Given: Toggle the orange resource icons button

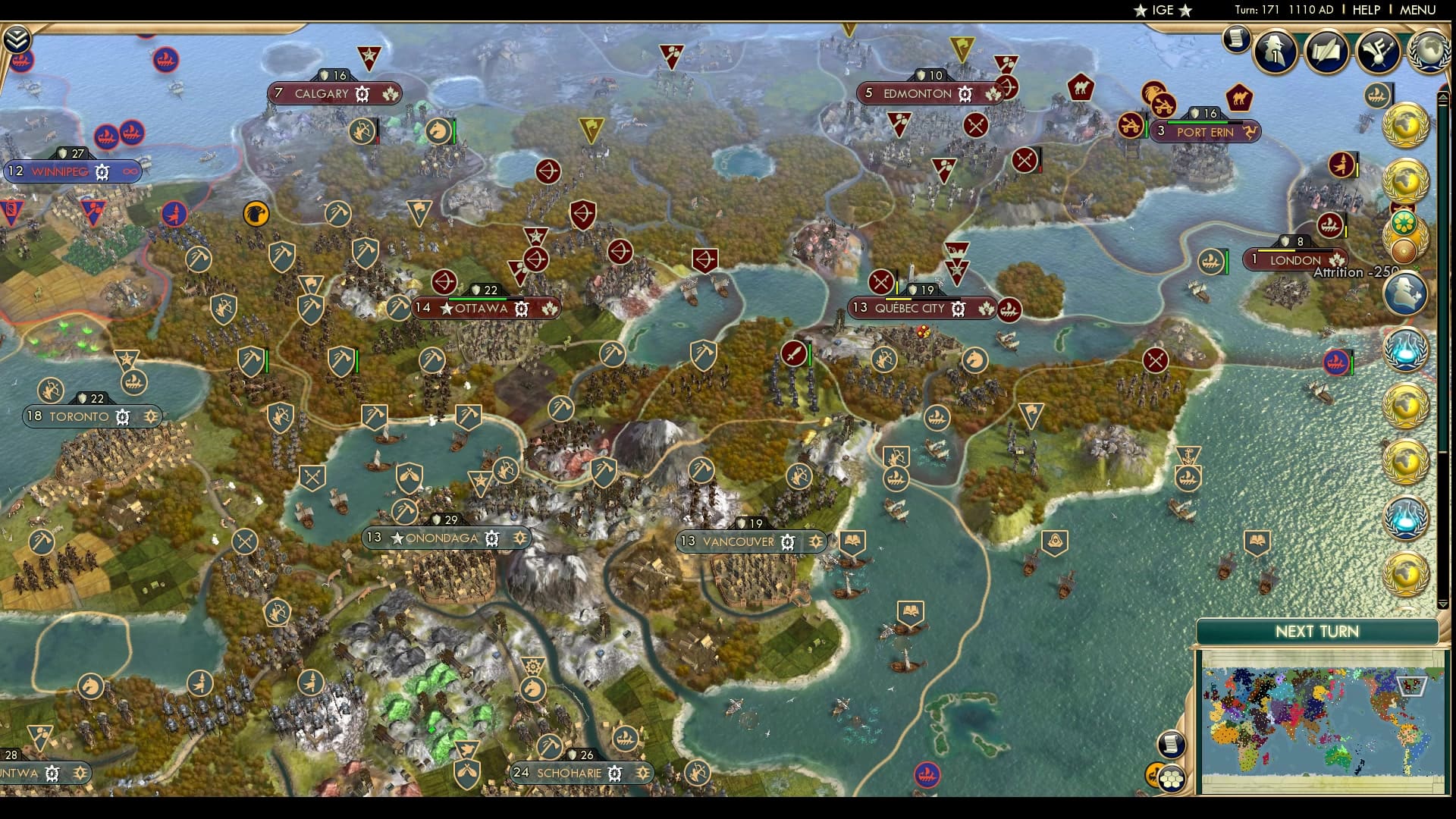Looking at the screenshot, I should (1153, 774).
